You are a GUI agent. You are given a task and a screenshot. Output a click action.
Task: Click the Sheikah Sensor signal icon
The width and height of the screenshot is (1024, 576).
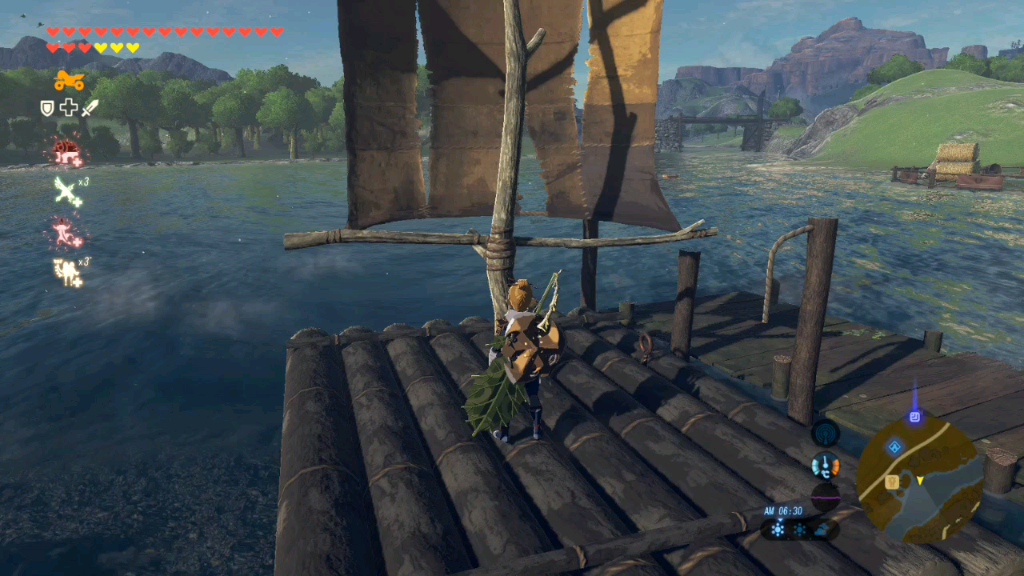tap(825, 432)
